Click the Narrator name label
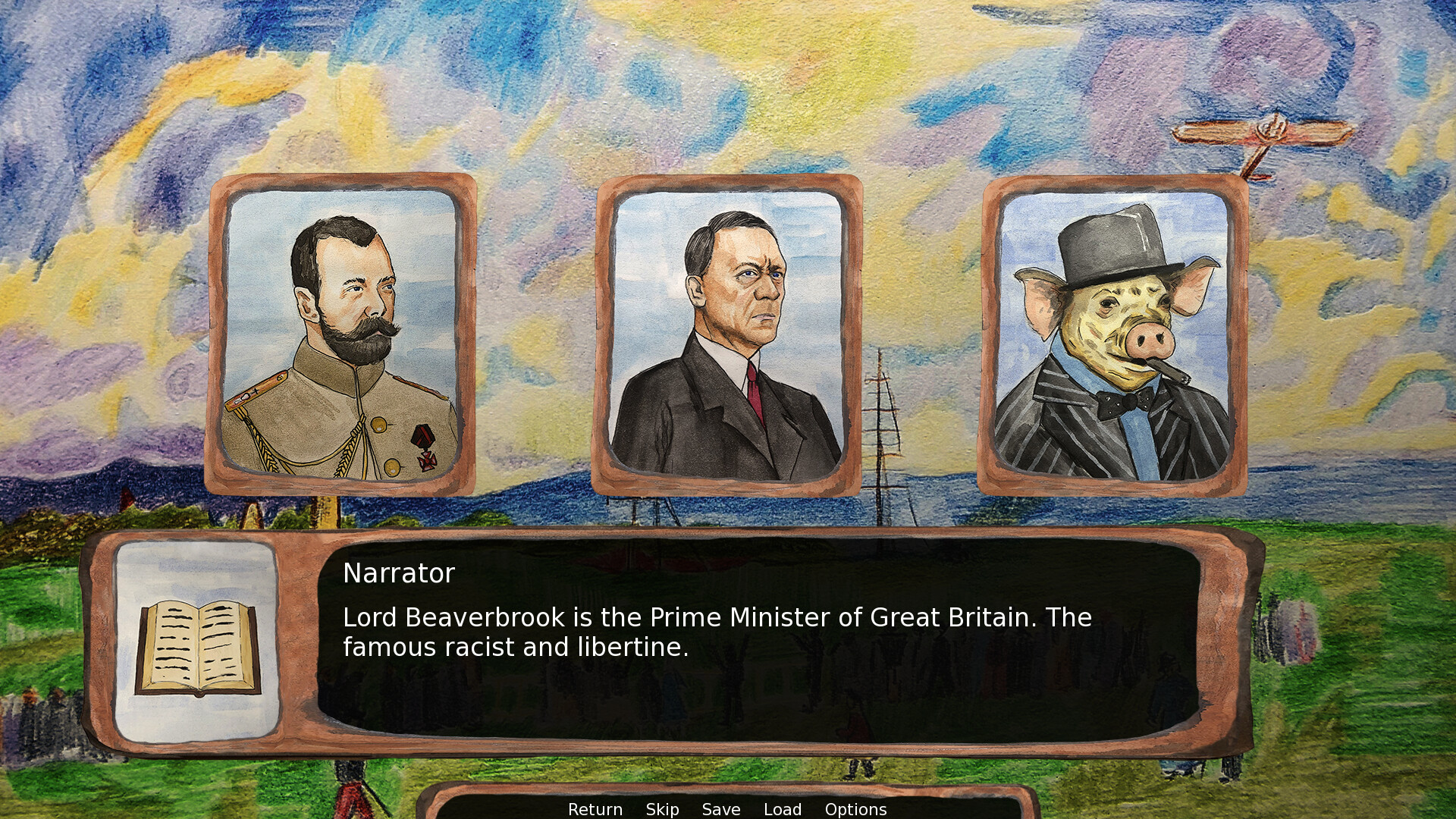The height and width of the screenshot is (819, 1456). (x=399, y=573)
